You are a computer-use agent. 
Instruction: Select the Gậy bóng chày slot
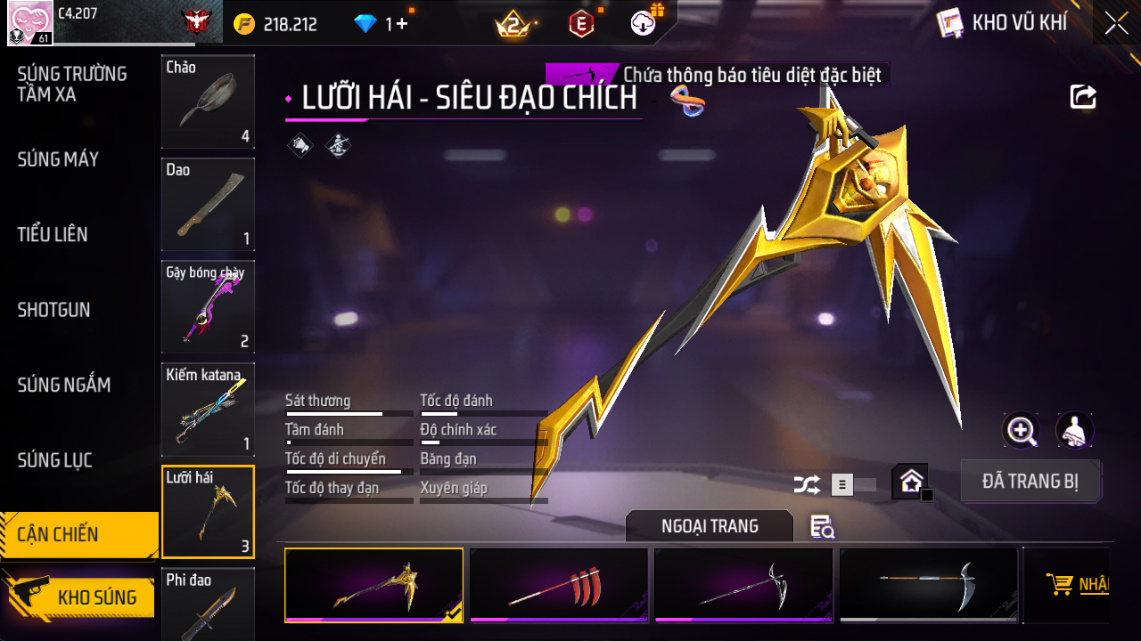pos(208,307)
